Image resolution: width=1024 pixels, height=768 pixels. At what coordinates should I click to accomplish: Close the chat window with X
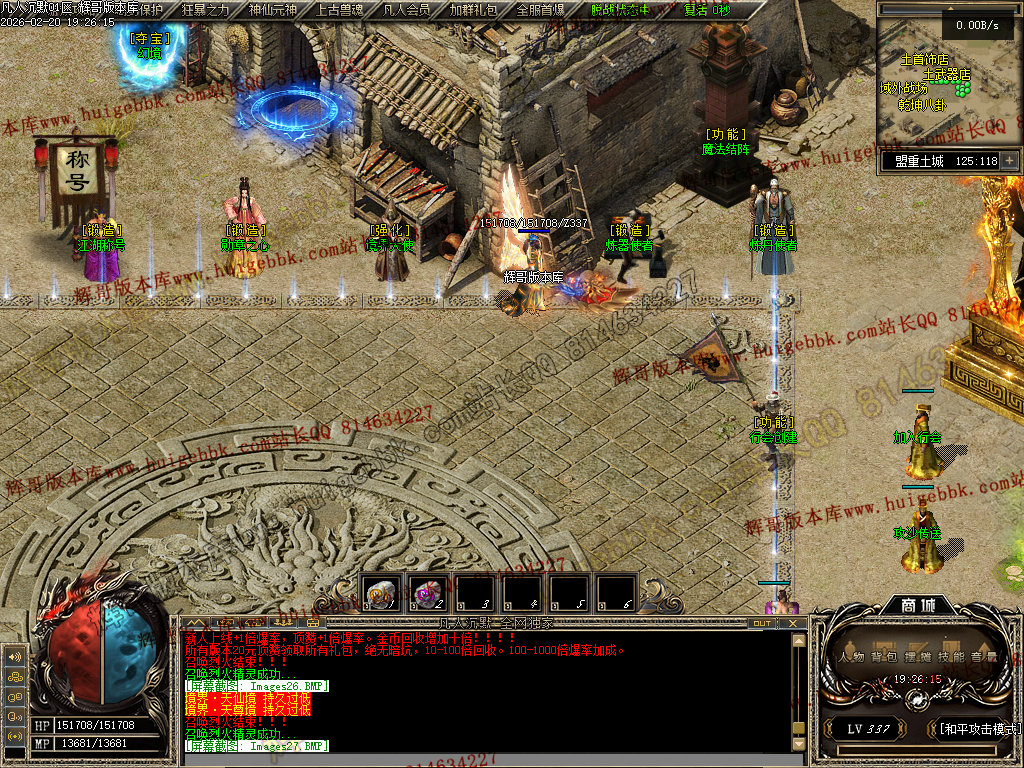[795, 623]
